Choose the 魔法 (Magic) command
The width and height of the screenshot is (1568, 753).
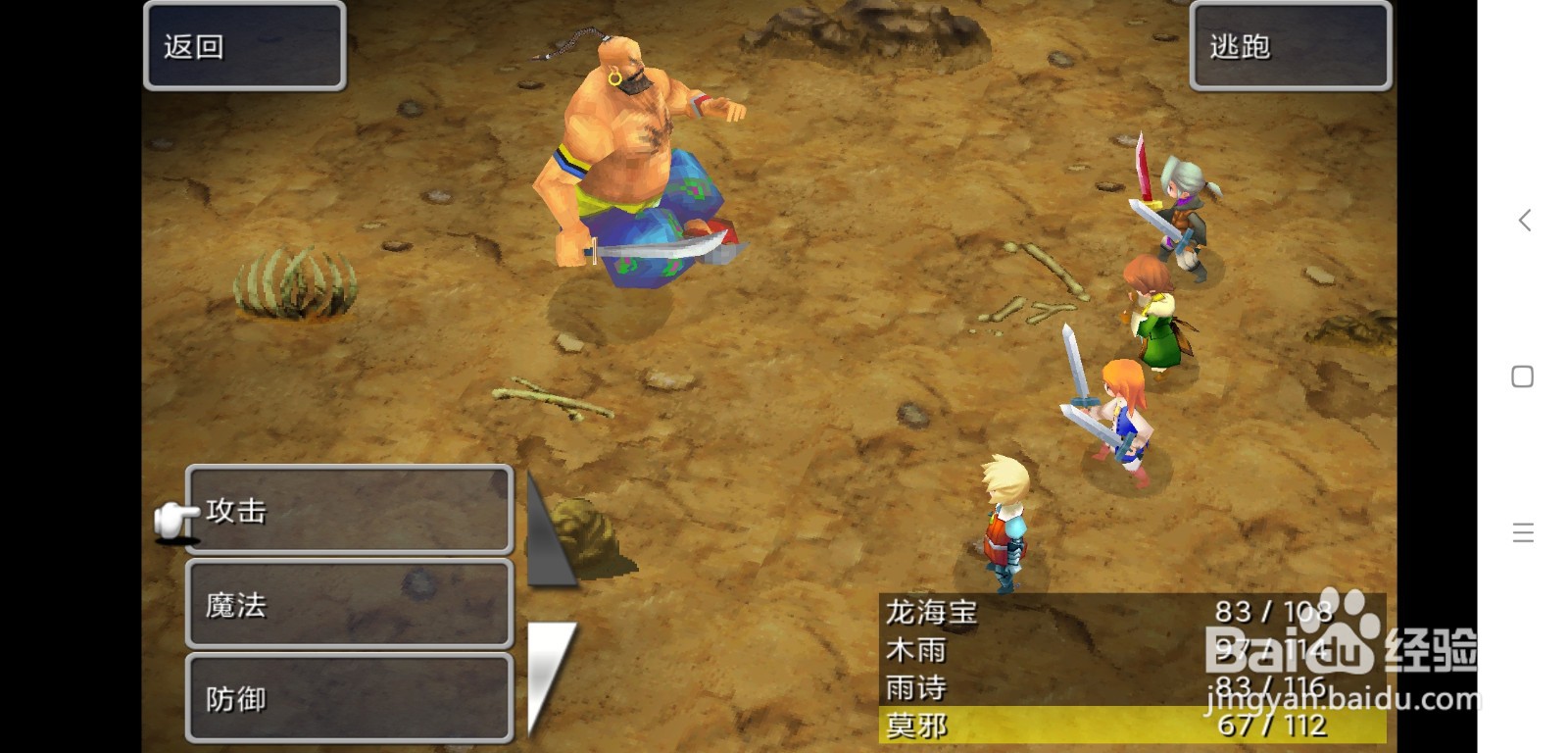[349, 604]
